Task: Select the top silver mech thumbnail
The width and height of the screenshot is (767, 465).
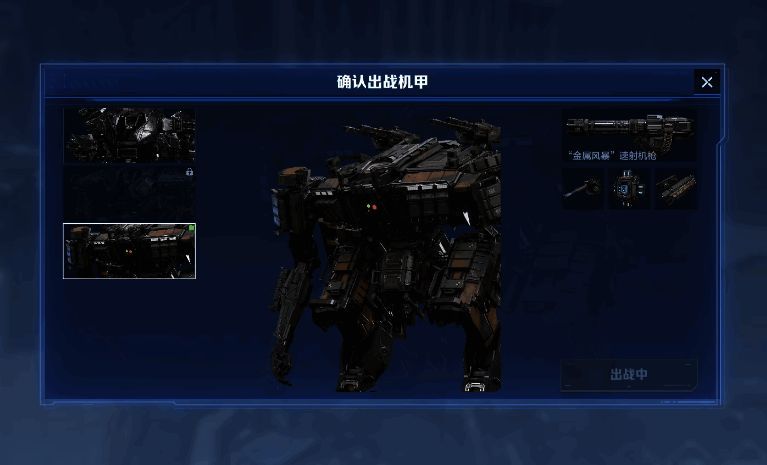Action: 129,135
